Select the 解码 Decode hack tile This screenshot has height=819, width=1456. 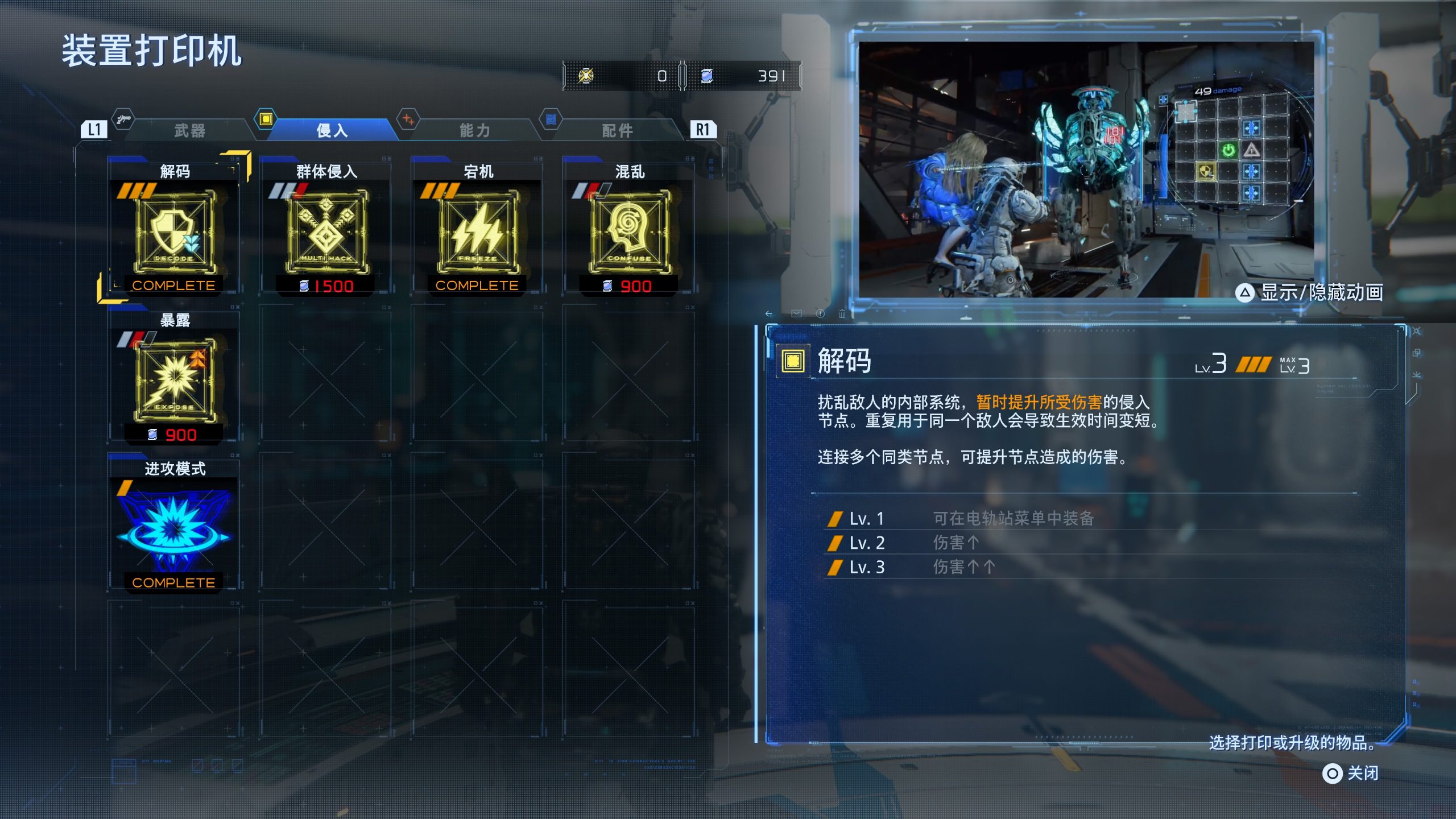(174, 227)
